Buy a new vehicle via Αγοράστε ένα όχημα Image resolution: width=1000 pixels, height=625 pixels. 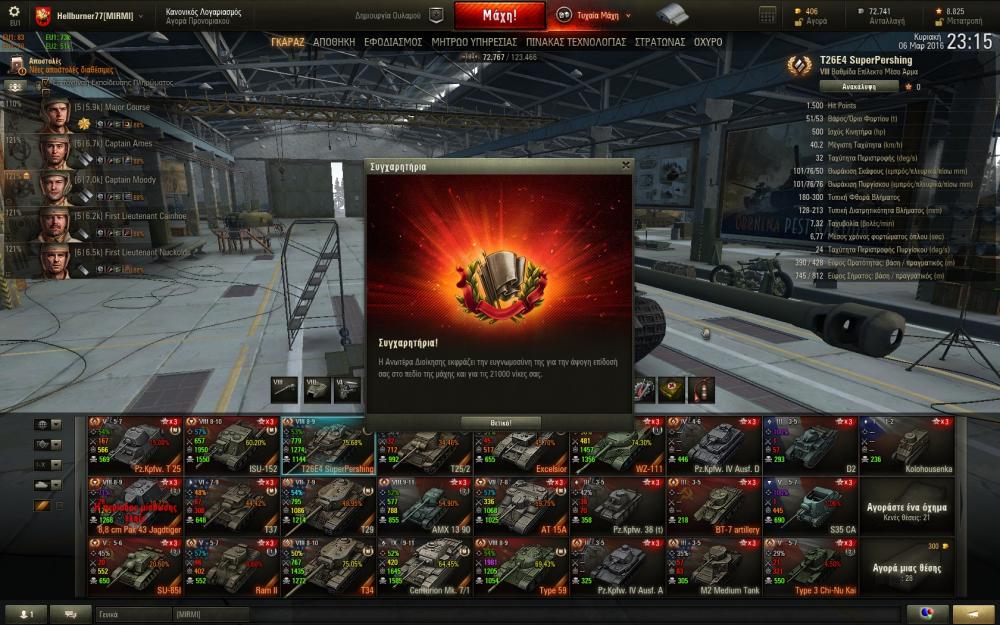(x=907, y=507)
